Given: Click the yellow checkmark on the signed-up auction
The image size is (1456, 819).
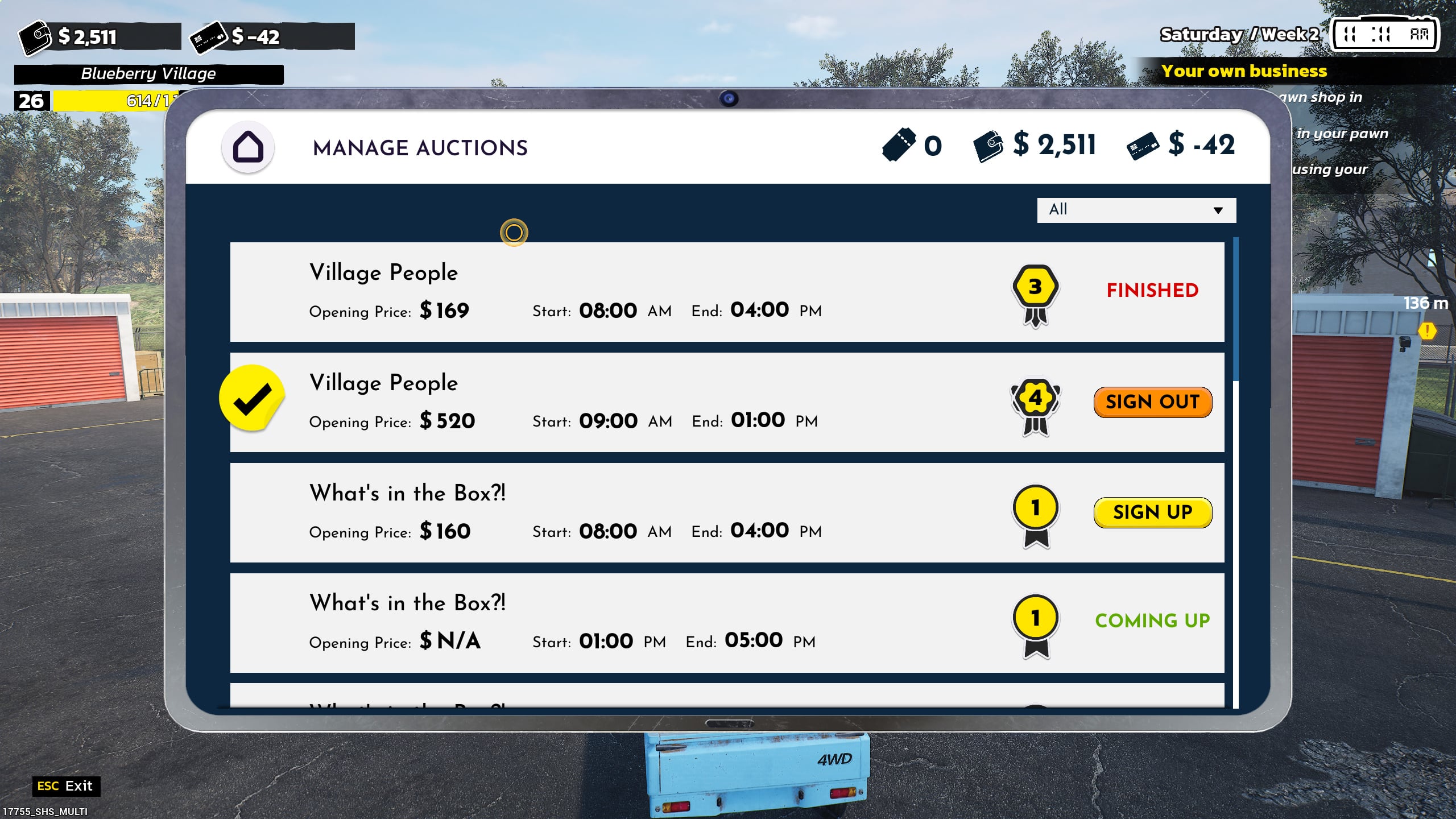Looking at the screenshot, I should tap(251, 398).
